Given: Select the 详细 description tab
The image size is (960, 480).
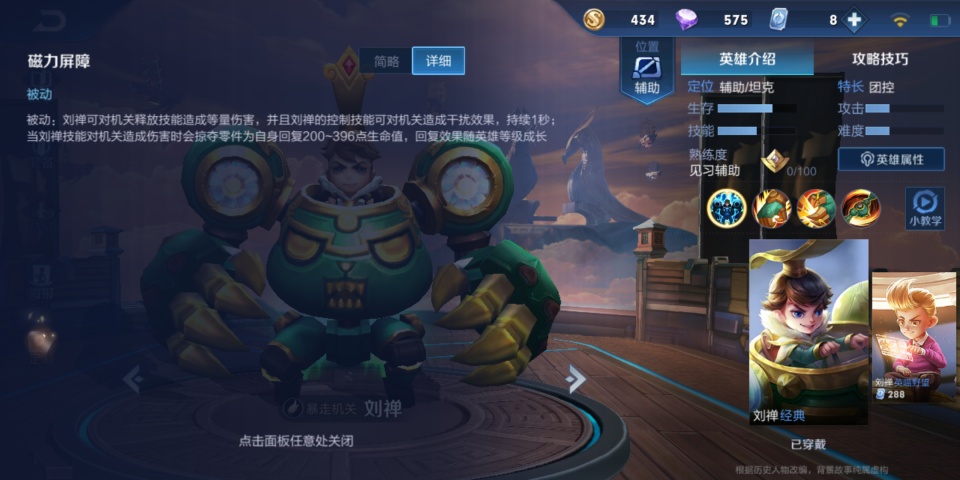Looking at the screenshot, I should 438,61.
